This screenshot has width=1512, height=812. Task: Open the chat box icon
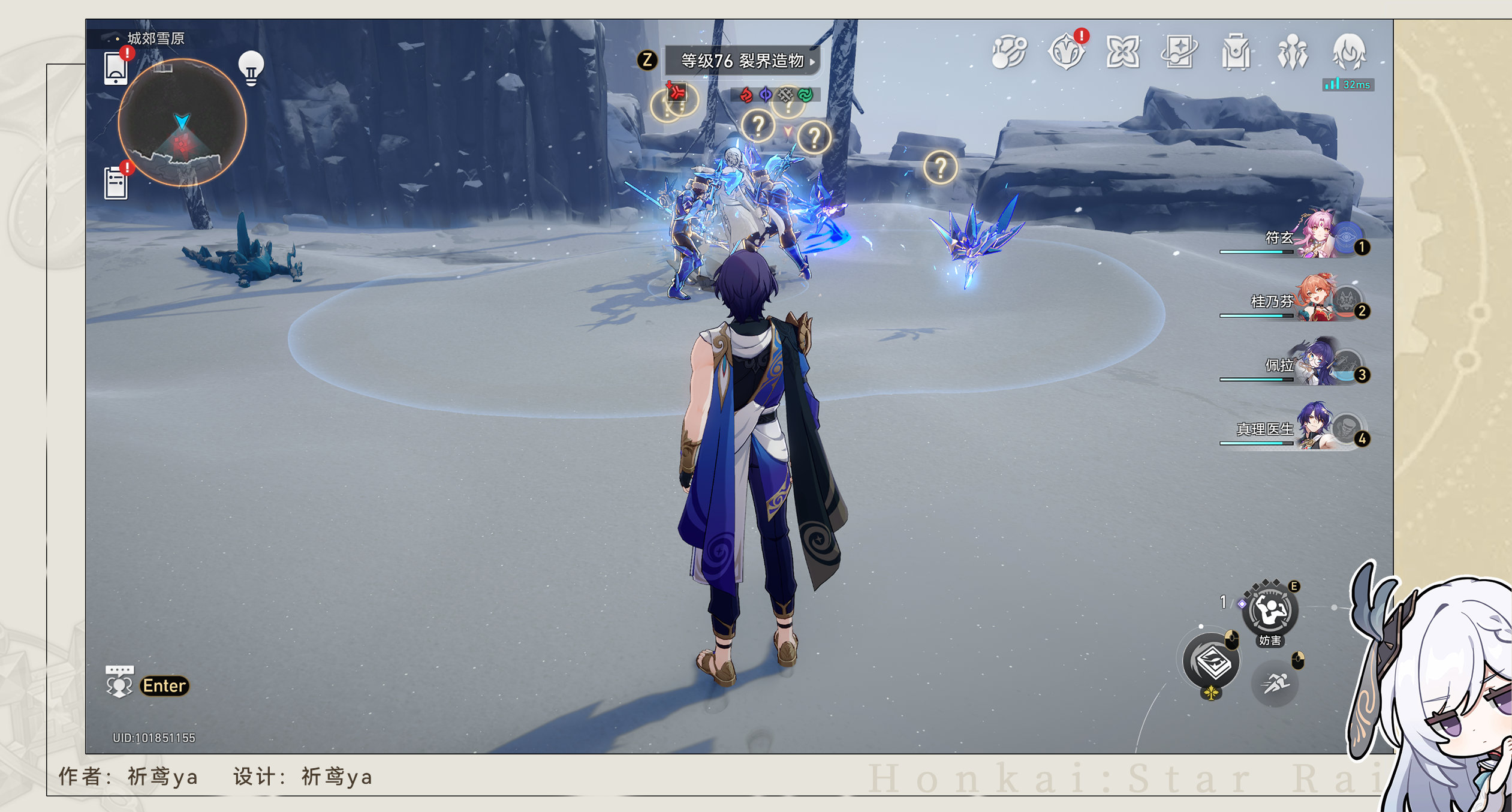click(x=119, y=682)
